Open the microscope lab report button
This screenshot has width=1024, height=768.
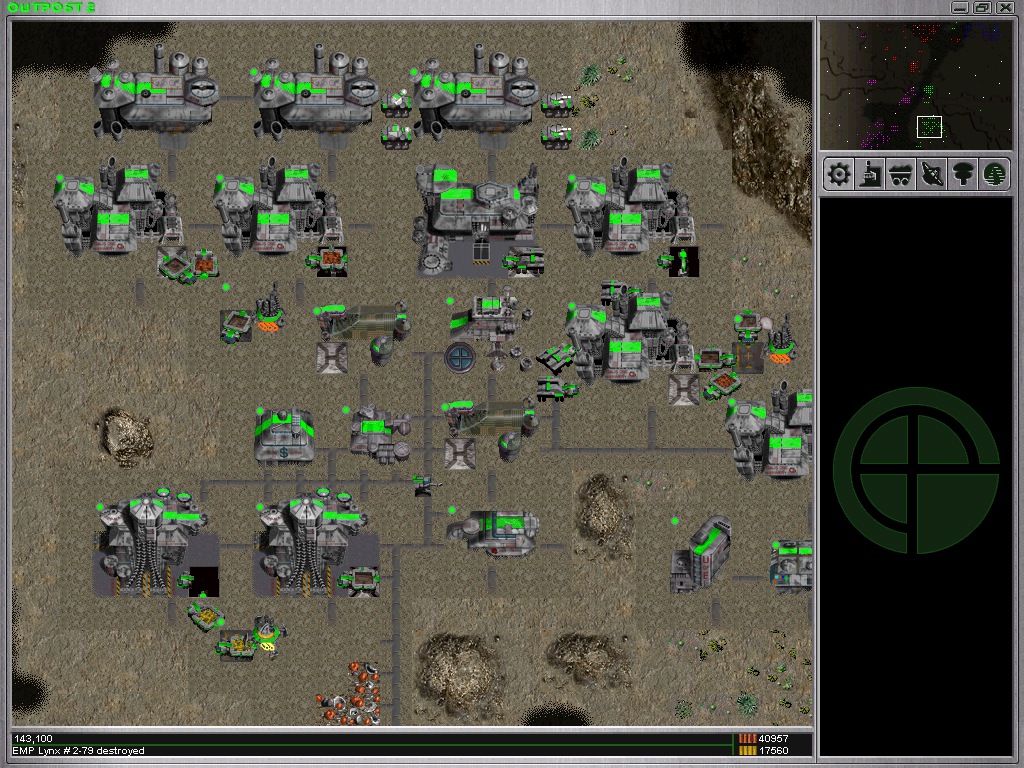870,175
